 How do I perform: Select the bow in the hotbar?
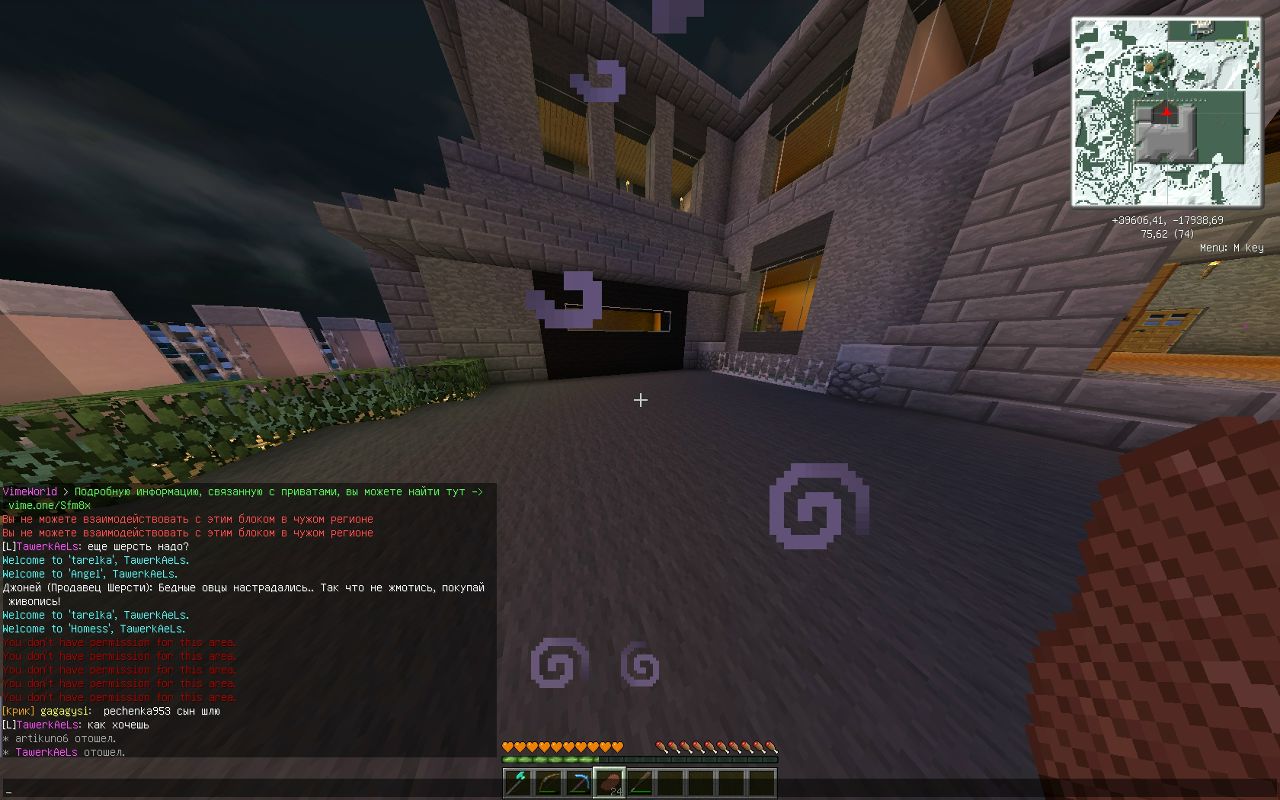point(549,782)
